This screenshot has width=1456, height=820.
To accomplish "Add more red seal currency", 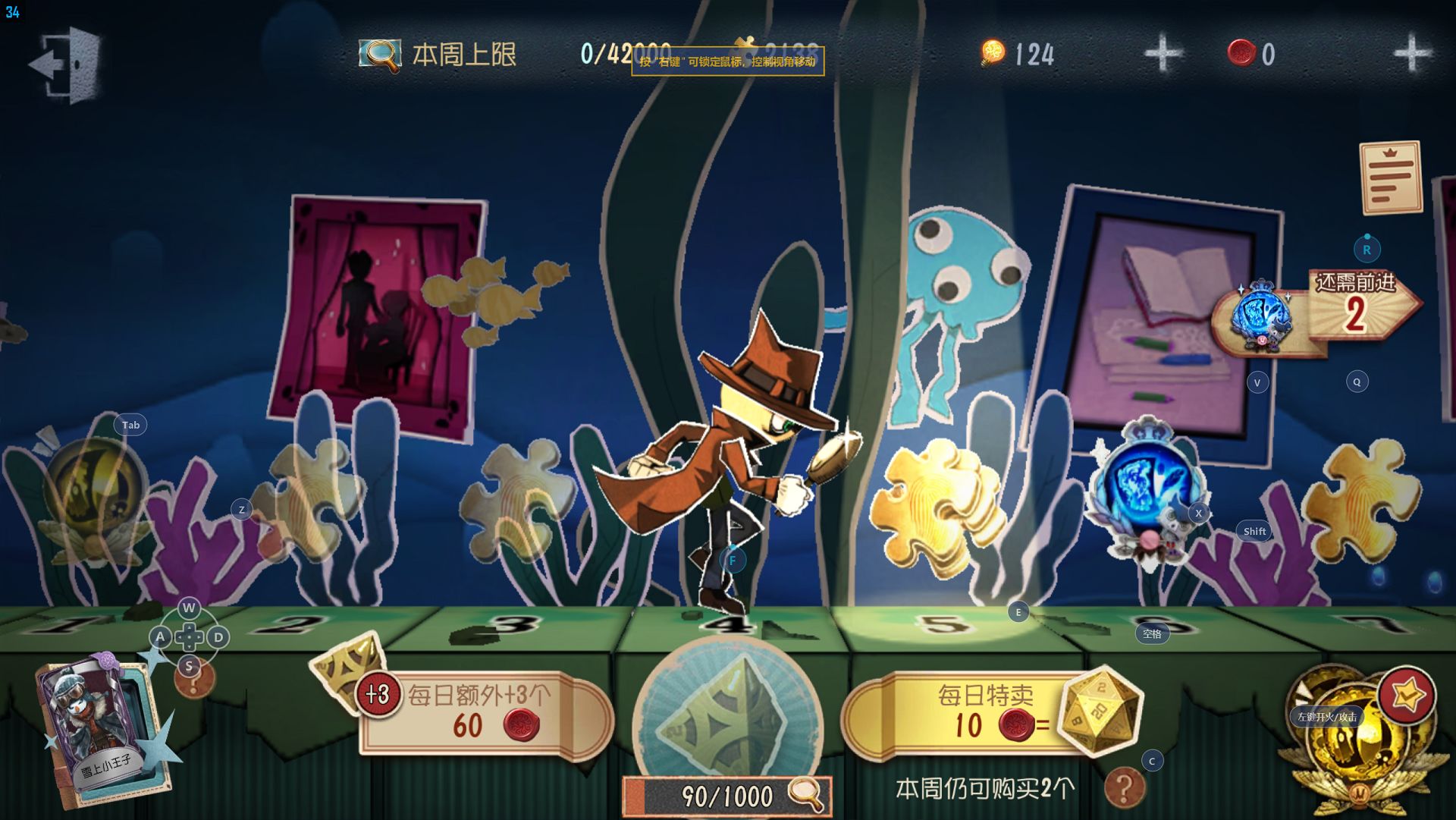I will (x=1411, y=53).
